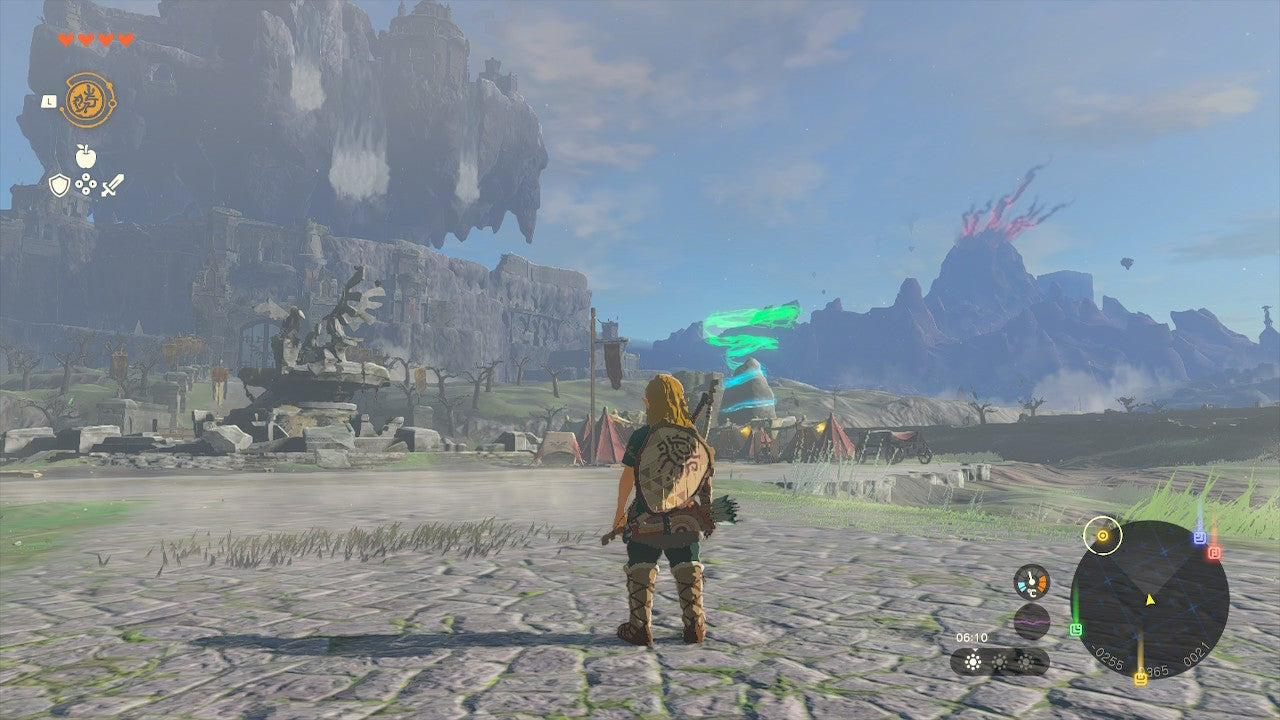Select the apple food icon
Viewport: 1280px width, 720px height.
point(86,157)
